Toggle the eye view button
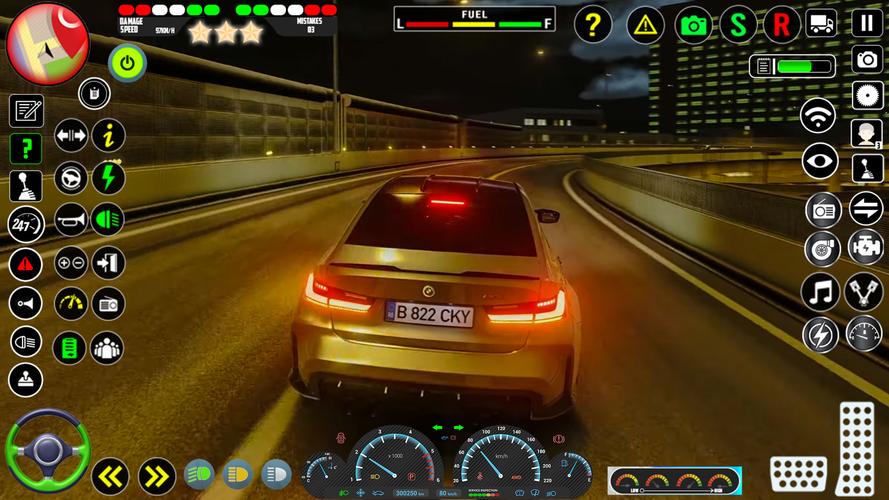Viewport: 889px width, 500px height. tap(820, 161)
